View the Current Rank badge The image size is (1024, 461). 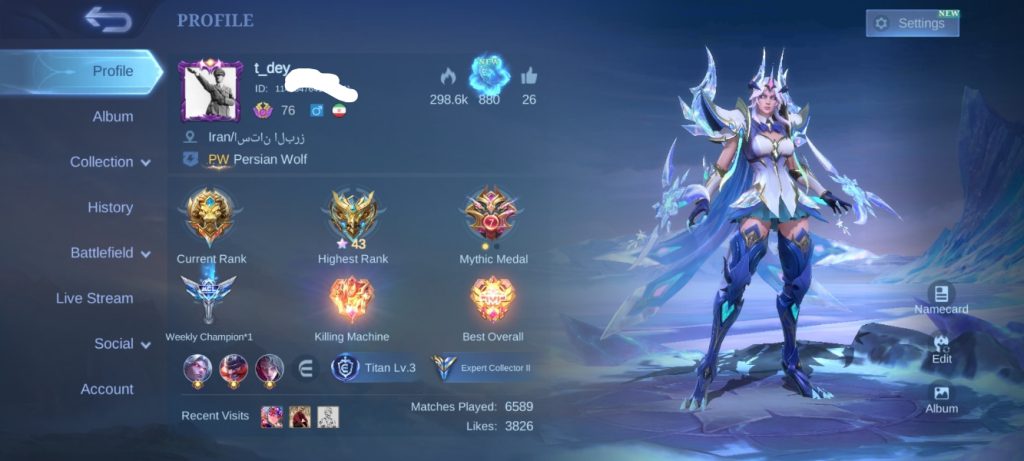pyautogui.click(x=211, y=217)
